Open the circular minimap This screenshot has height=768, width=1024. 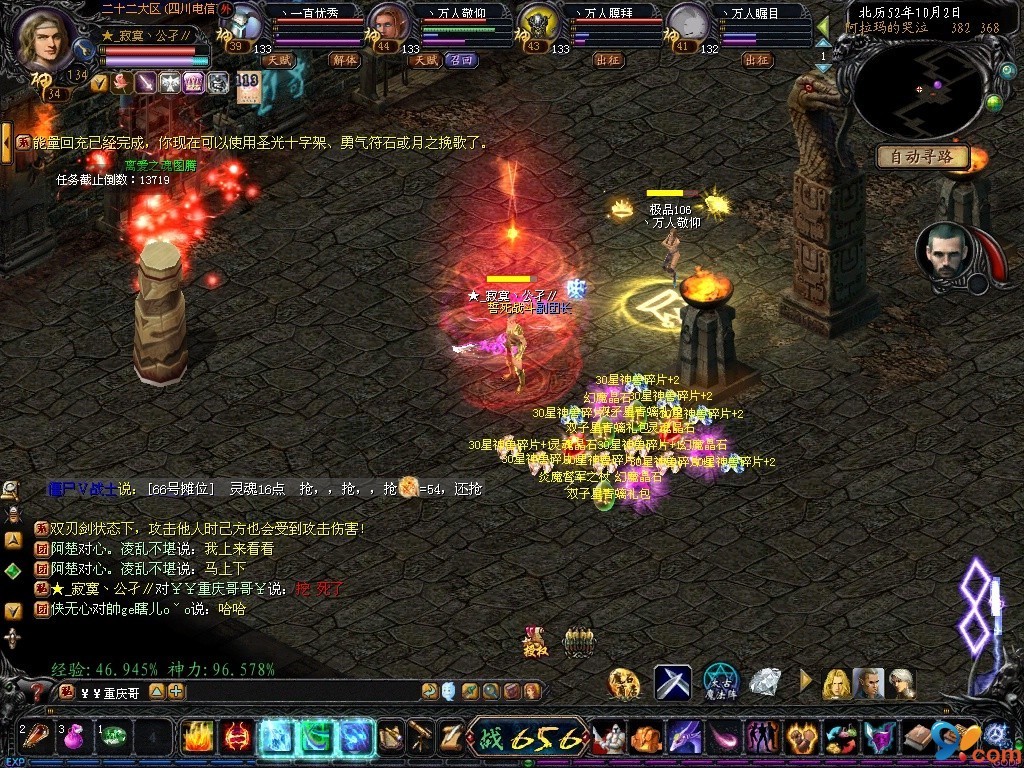tap(919, 92)
